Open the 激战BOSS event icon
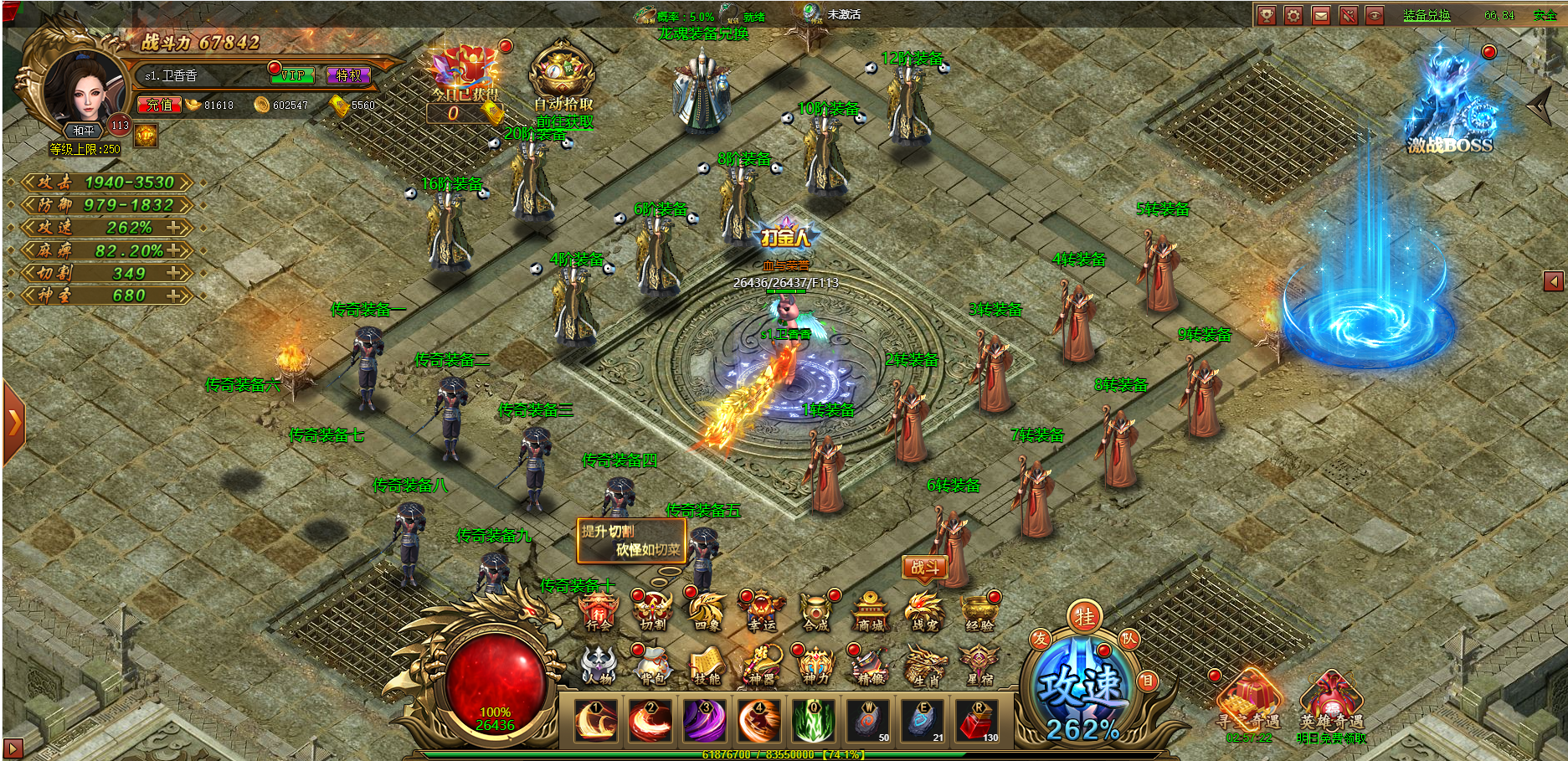Screen dimensions: 1568x761 pyautogui.click(x=1450, y=105)
